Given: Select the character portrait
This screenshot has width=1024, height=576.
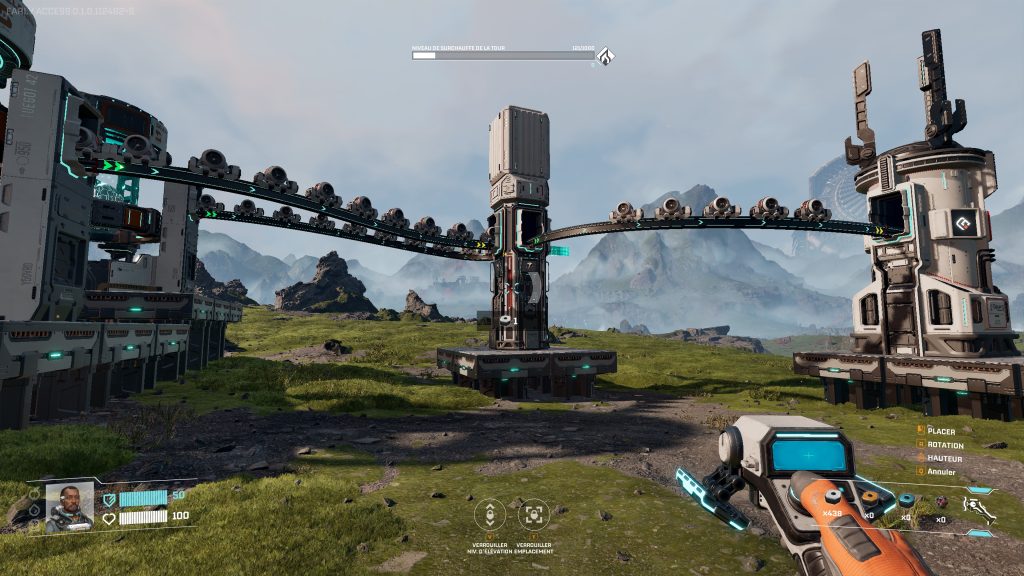Looking at the screenshot, I should point(69,506).
